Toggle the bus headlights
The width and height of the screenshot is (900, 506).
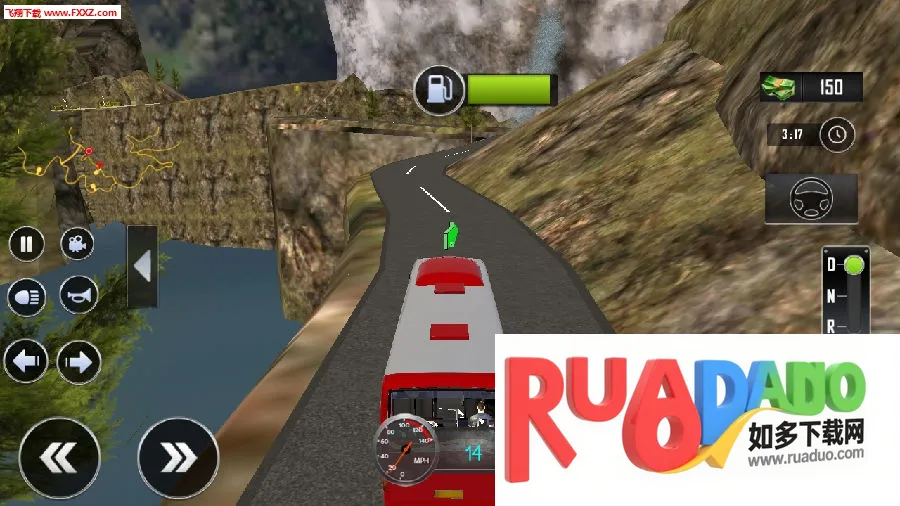pos(27,297)
